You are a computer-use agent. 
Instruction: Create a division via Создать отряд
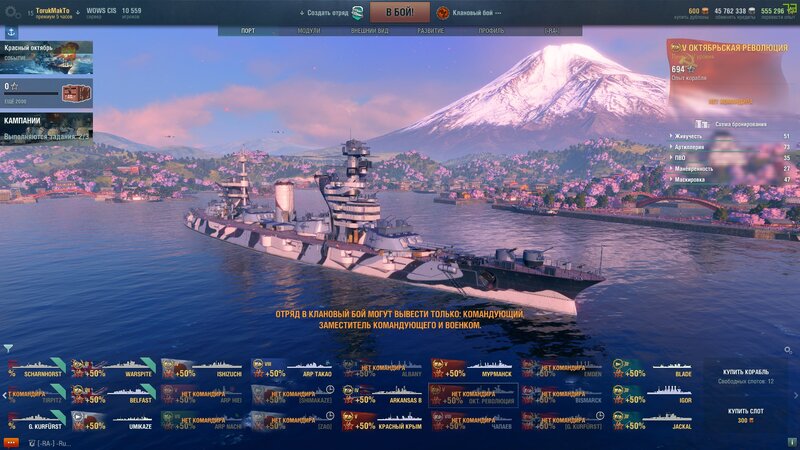tap(332, 12)
